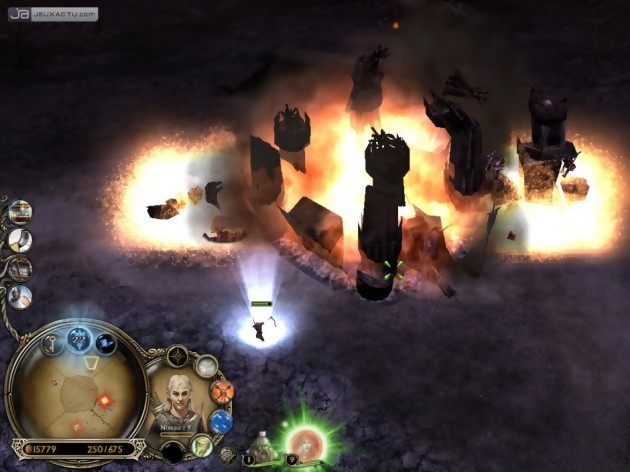Select the elf hero portrait
Viewport: 630px width, 472px height.
[x=178, y=402]
